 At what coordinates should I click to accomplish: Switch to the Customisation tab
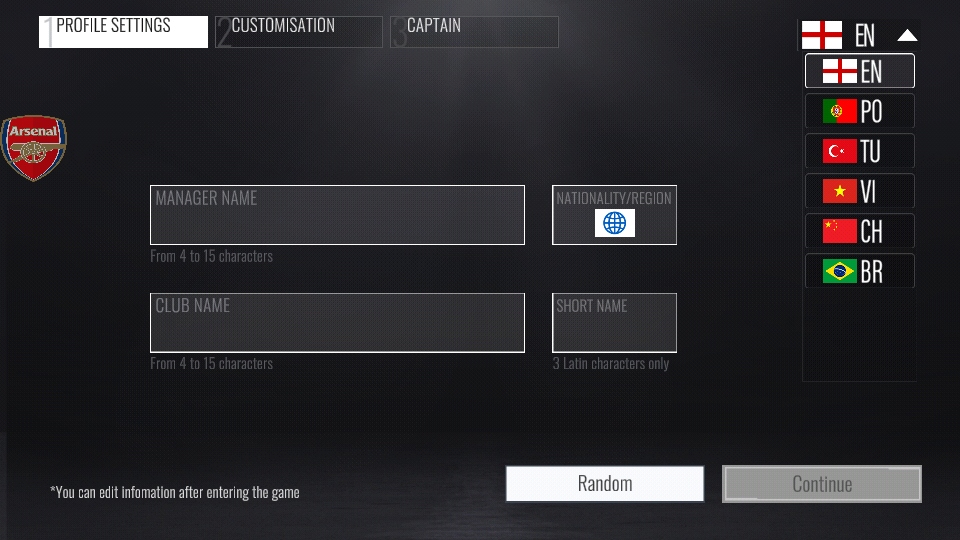[298, 31]
